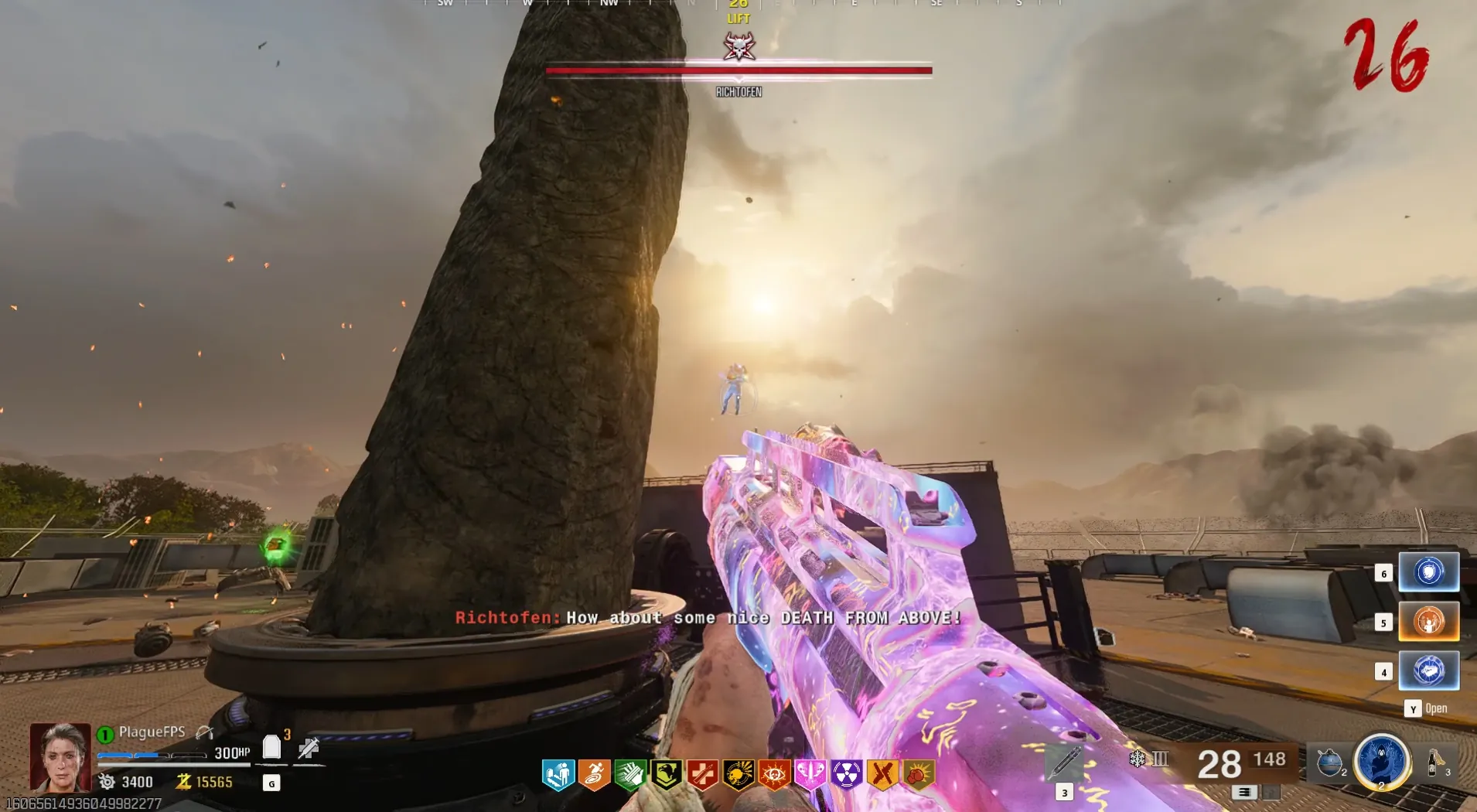Select the pink Elemental Pop perk icon
This screenshot has height=812, width=1477.
[810, 774]
